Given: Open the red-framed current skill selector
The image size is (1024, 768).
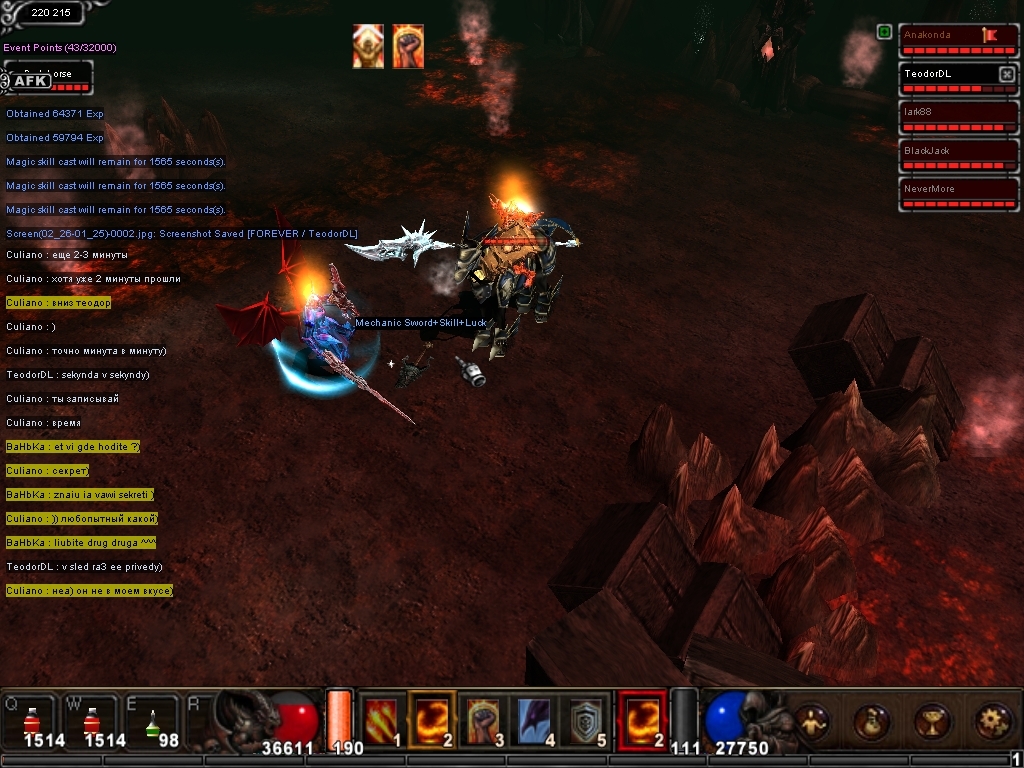Looking at the screenshot, I should pyautogui.click(x=642, y=719).
